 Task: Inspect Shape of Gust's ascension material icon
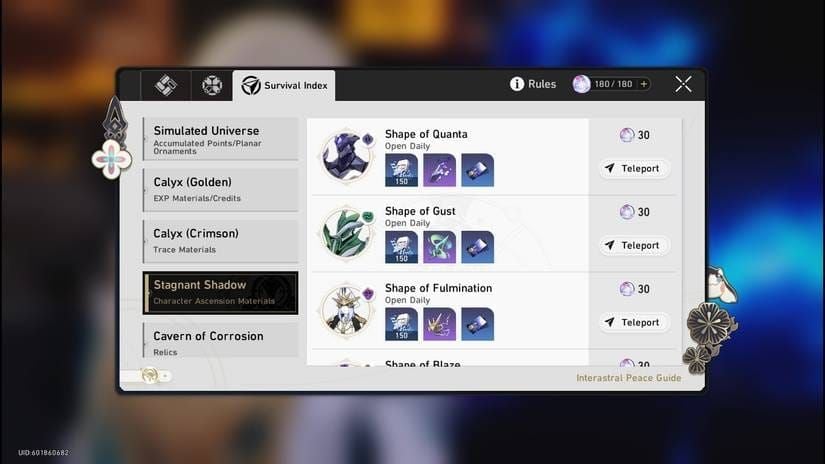[439, 247]
